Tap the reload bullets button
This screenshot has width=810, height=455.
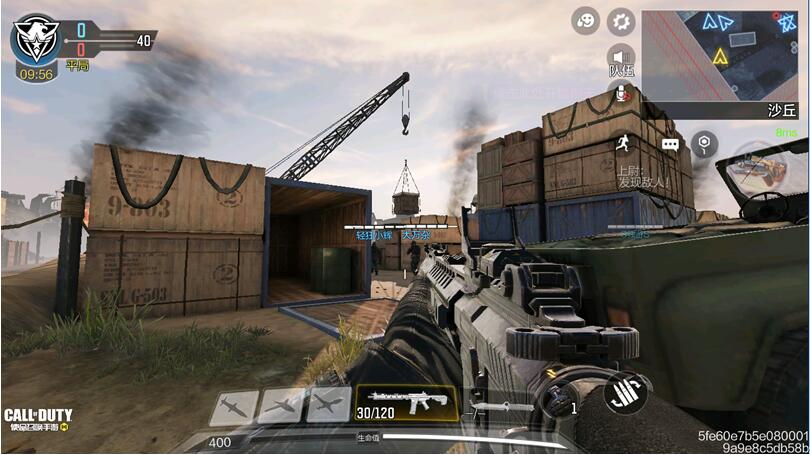click(630, 389)
